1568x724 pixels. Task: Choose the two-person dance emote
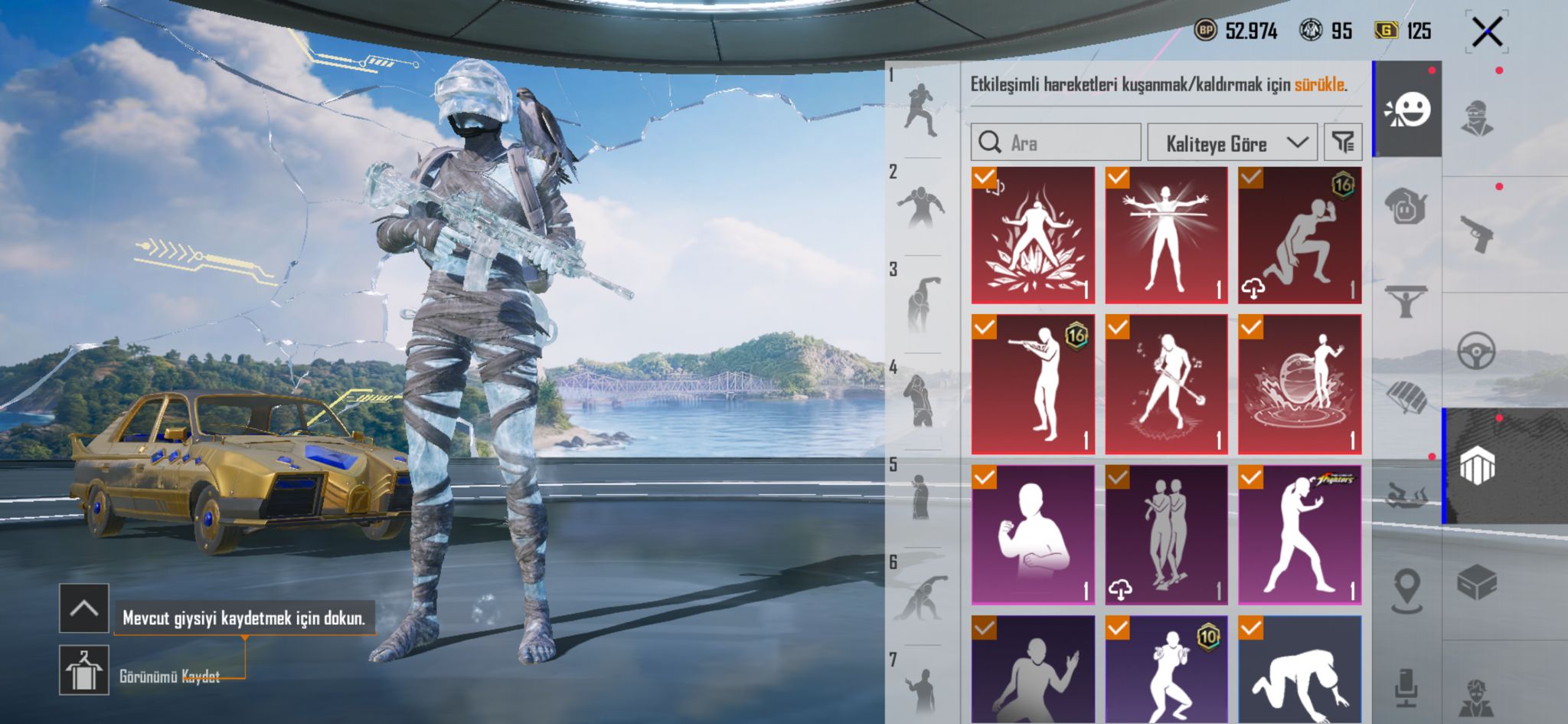[x=1166, y=535]
